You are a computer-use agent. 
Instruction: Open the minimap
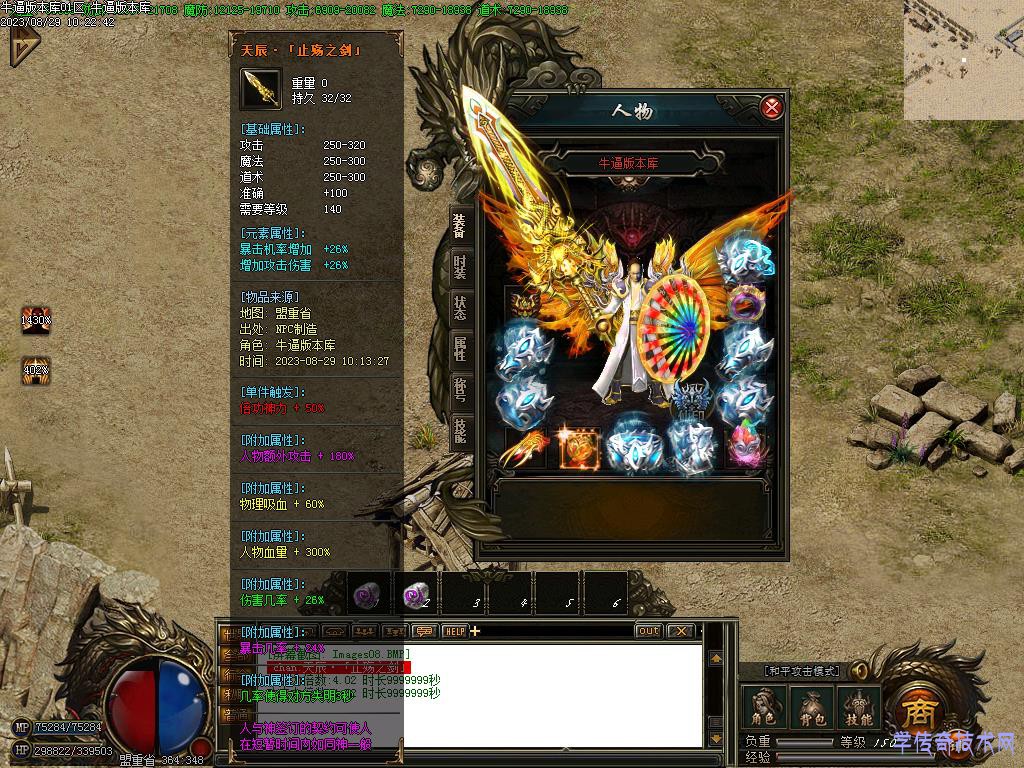tap(963, 60)
